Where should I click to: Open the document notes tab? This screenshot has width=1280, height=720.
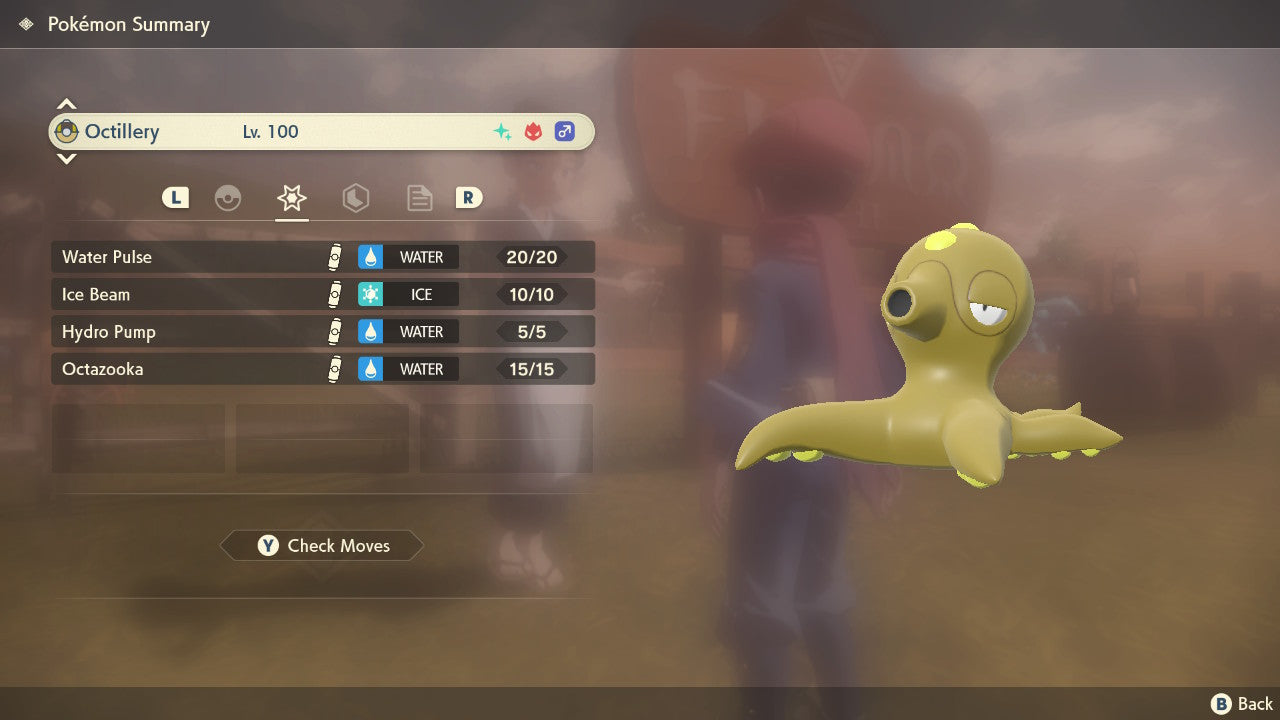tap(419, 198)
